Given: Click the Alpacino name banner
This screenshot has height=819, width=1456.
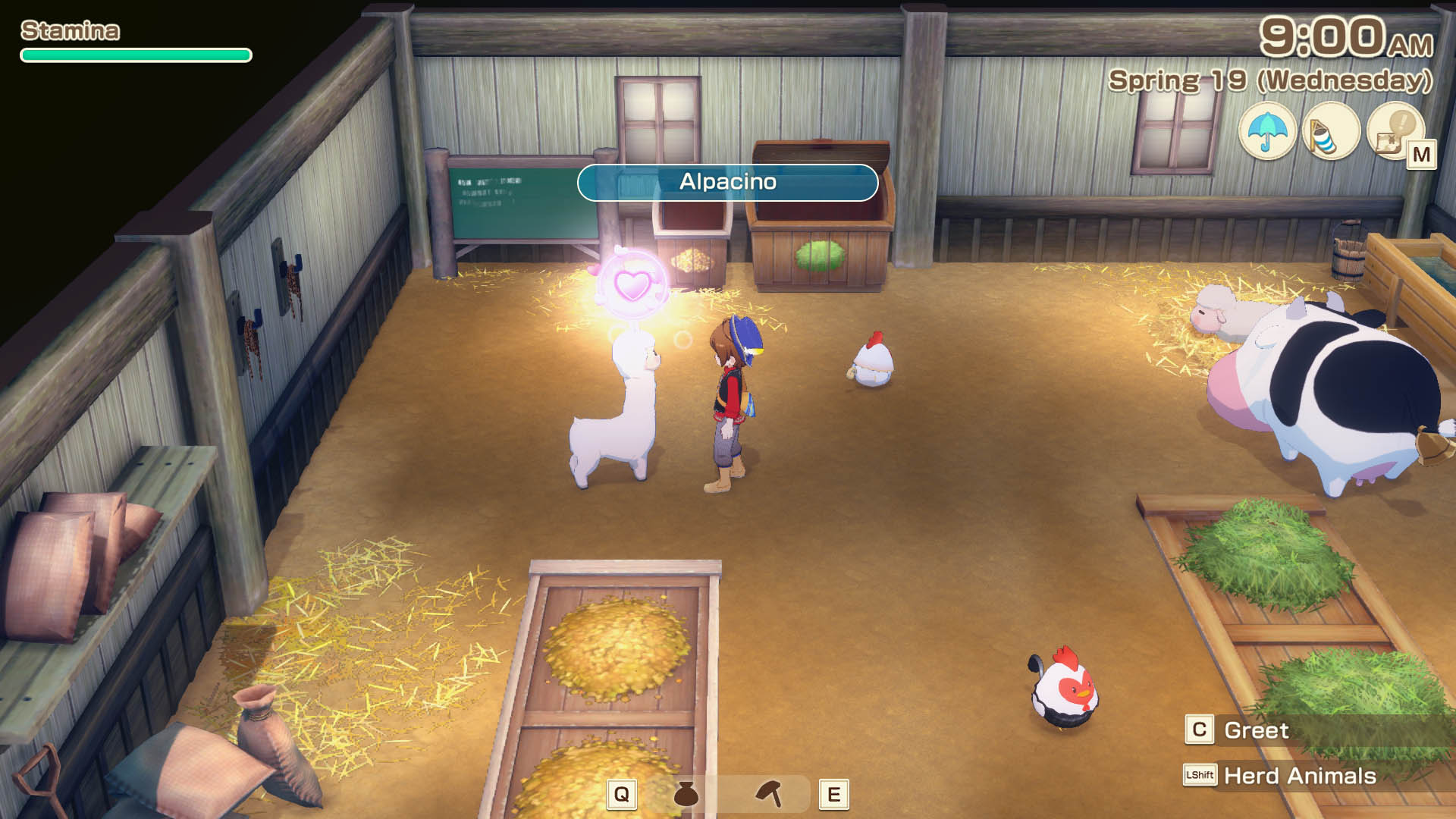Looking at the screenshot, I should (x=726, y=182).
